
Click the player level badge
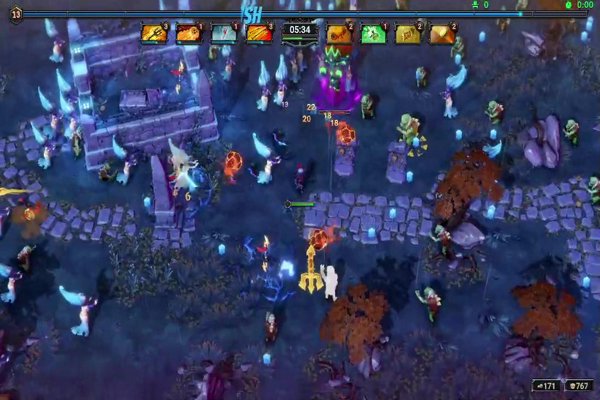click(x=17, y=15)
